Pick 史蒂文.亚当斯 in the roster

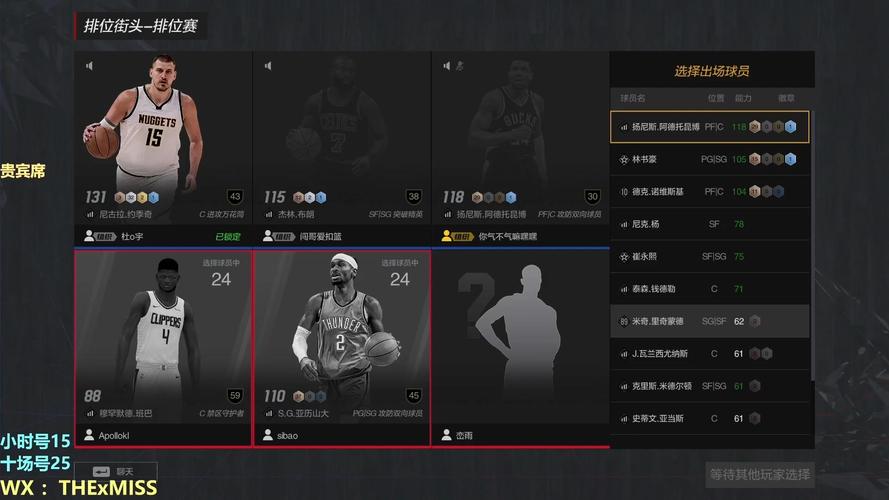click(709, 418)
